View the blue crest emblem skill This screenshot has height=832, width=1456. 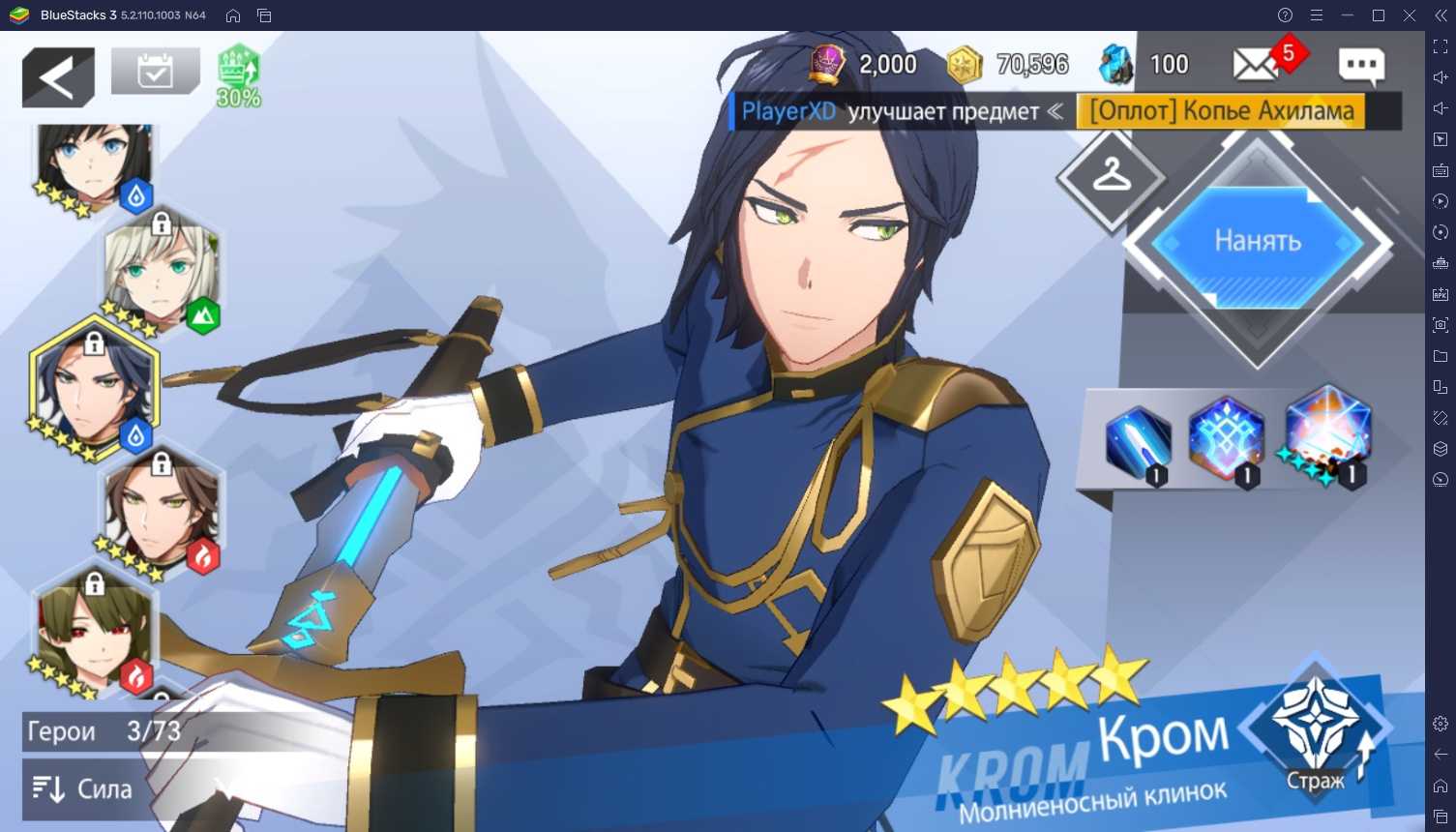pos(1226,438)
